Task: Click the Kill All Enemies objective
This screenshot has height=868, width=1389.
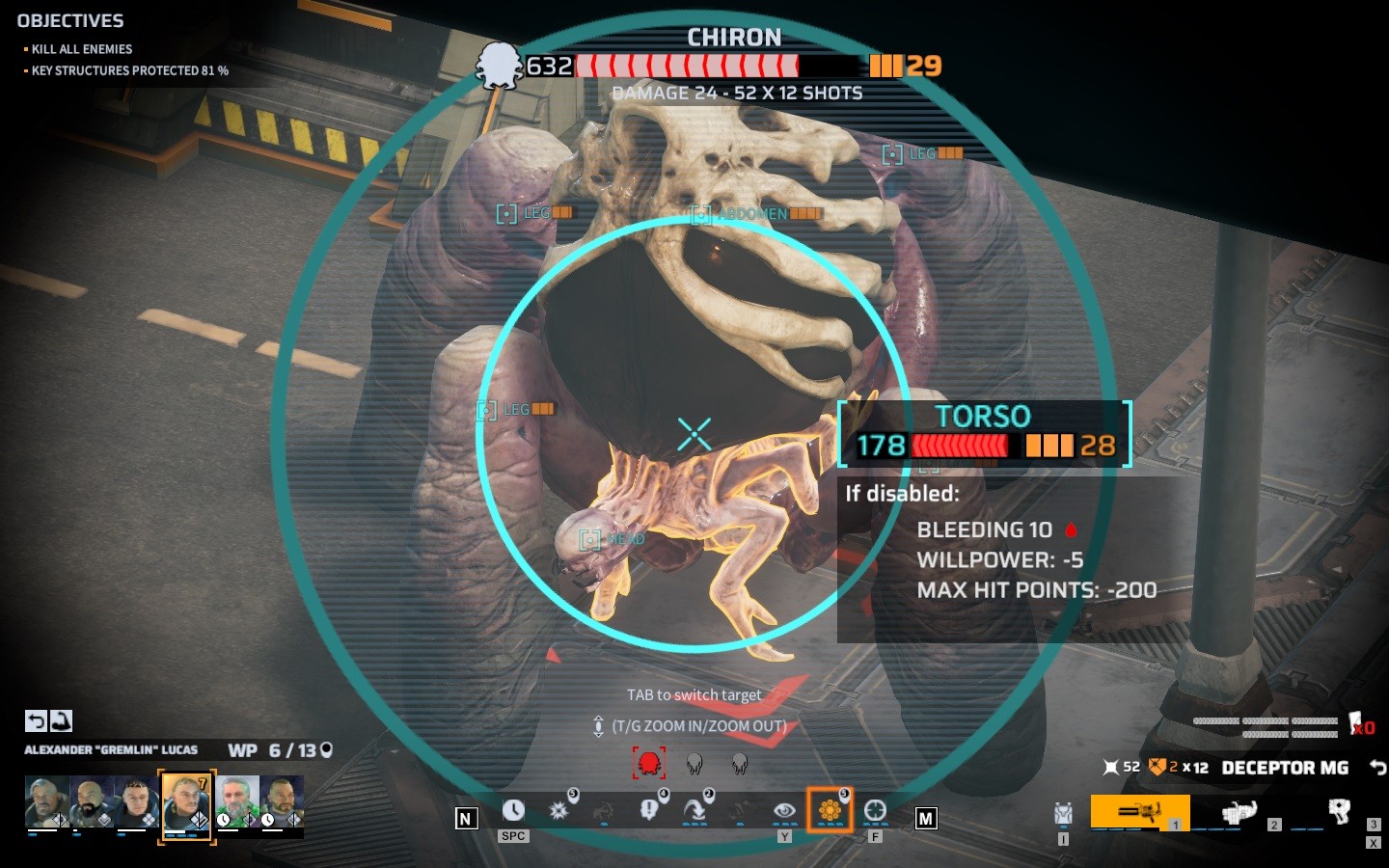Action: point(82,49)
